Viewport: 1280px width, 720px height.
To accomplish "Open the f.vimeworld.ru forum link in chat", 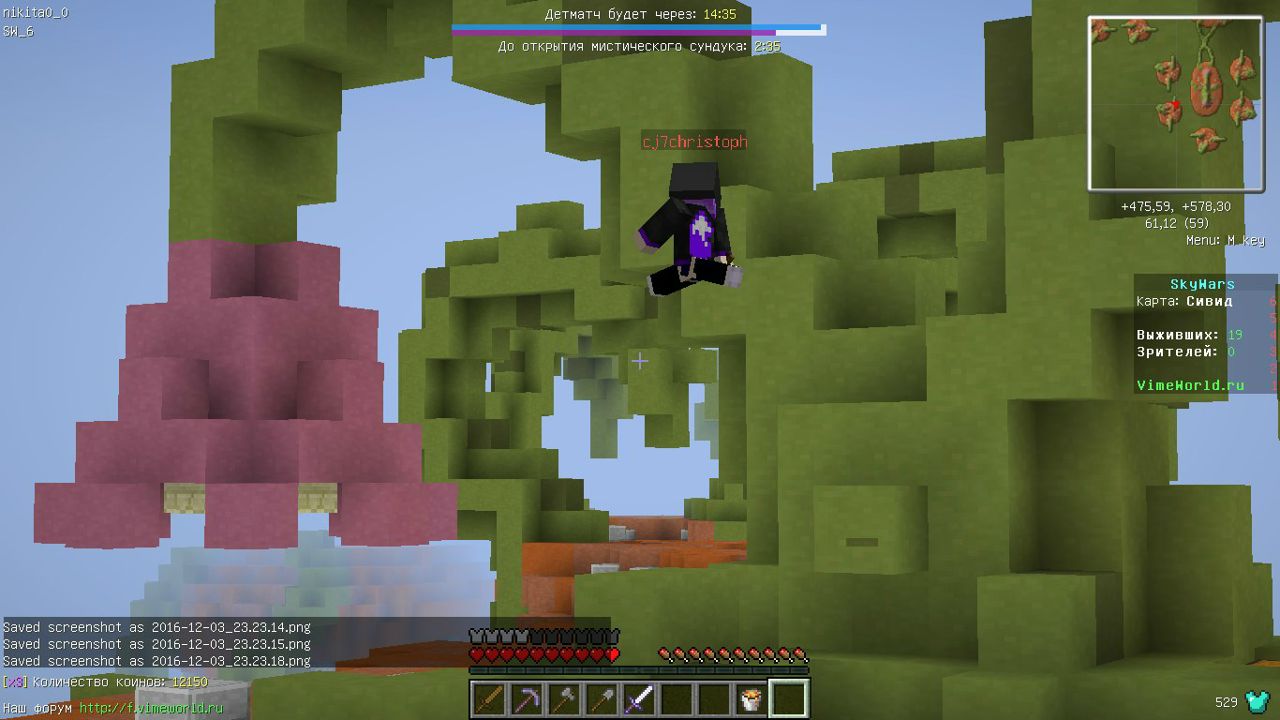I will pyautogui.click(x=151, y=708).
